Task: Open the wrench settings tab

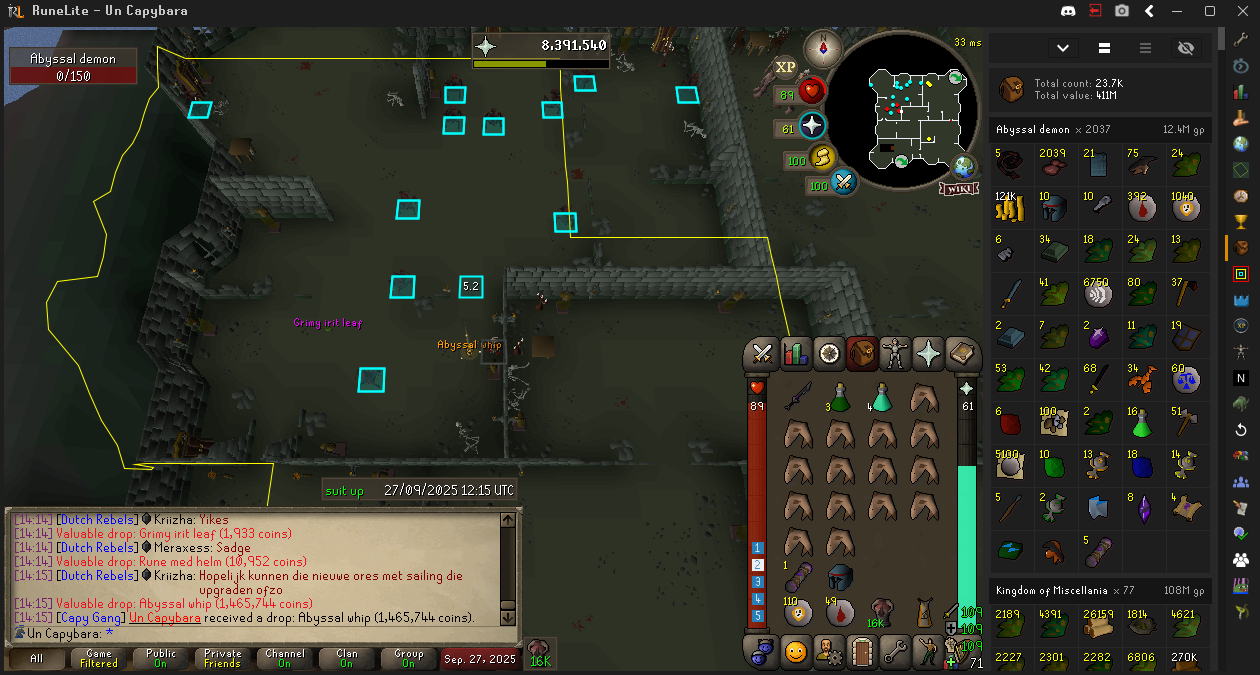Action: [894, 653]
